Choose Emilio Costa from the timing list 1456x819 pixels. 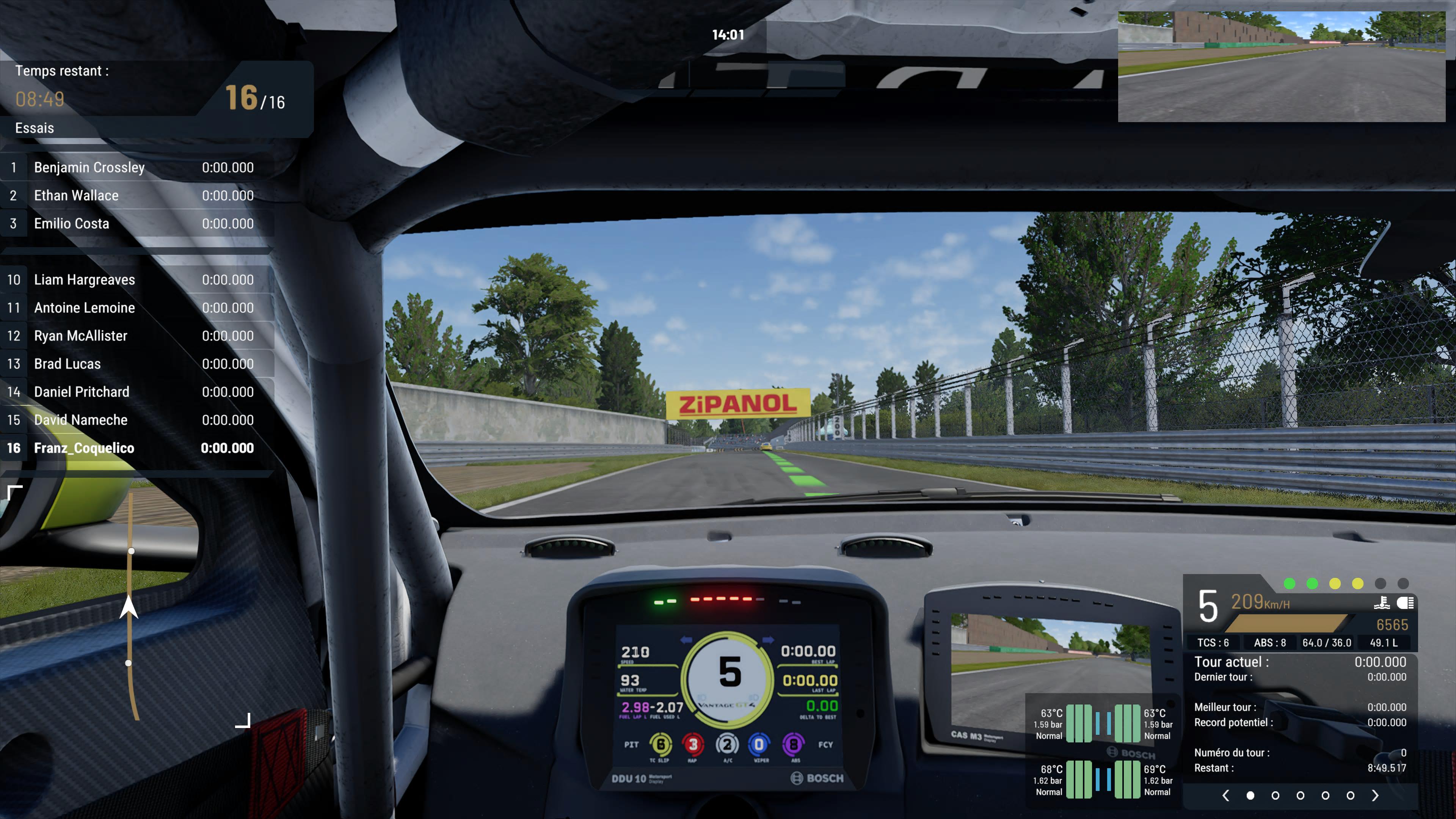(x=136, y=224)
